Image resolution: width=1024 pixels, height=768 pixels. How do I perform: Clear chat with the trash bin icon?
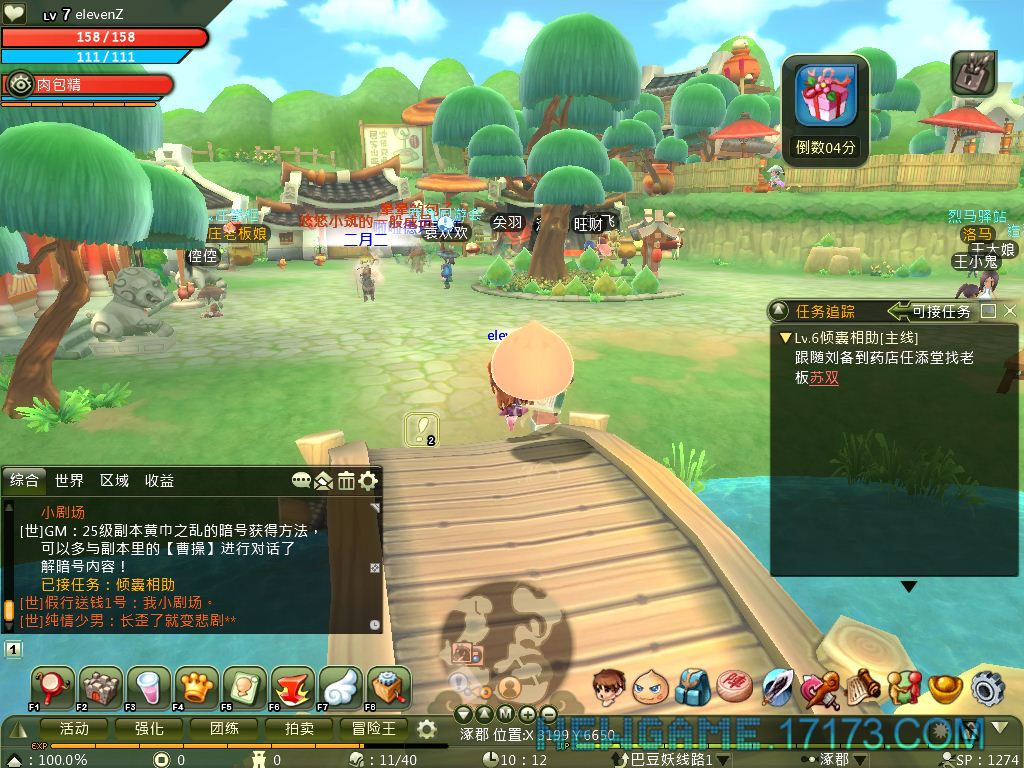346,481
